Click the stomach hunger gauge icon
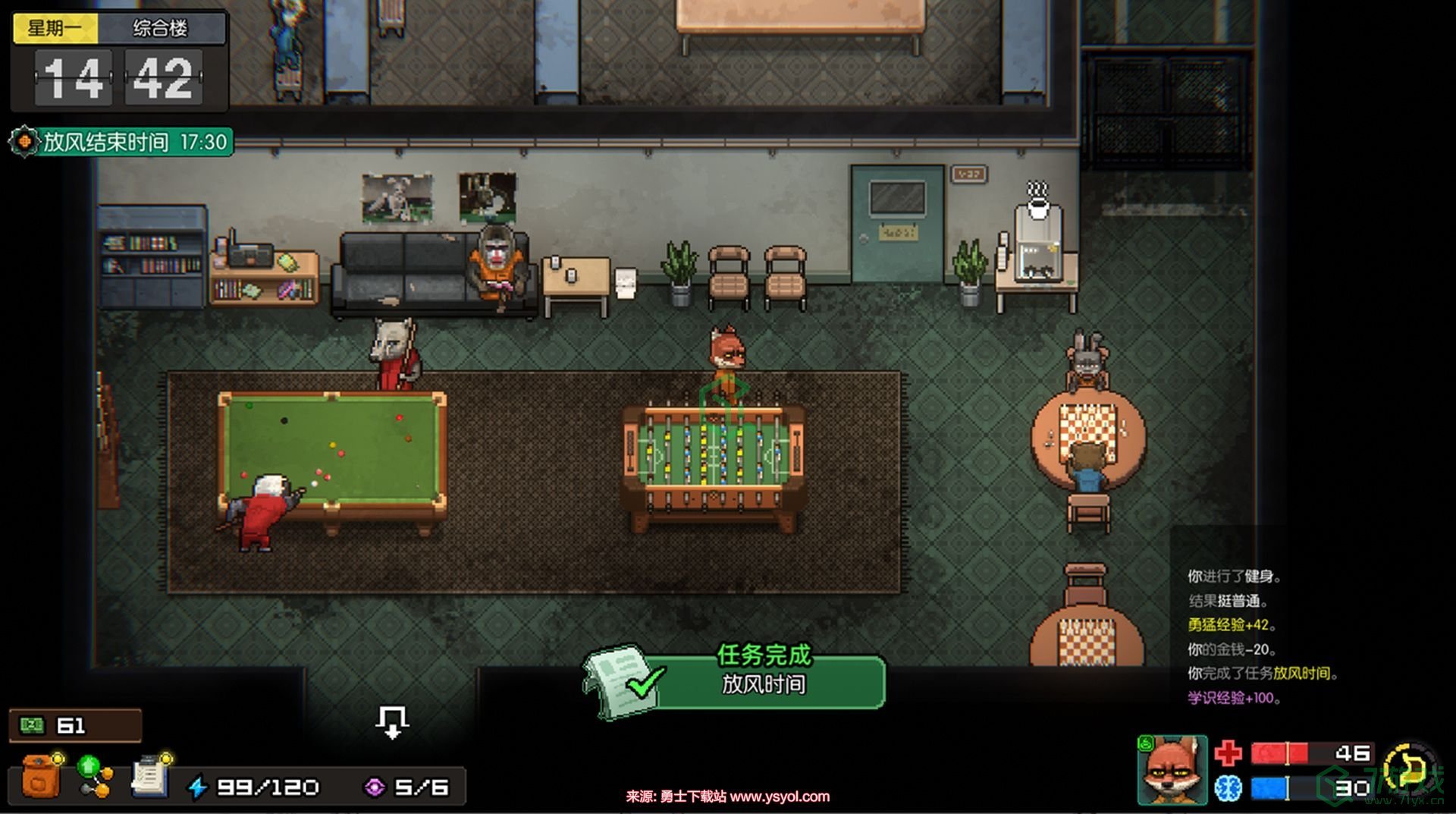Viewport: 1456px width, 814px height. [1409, 768]
